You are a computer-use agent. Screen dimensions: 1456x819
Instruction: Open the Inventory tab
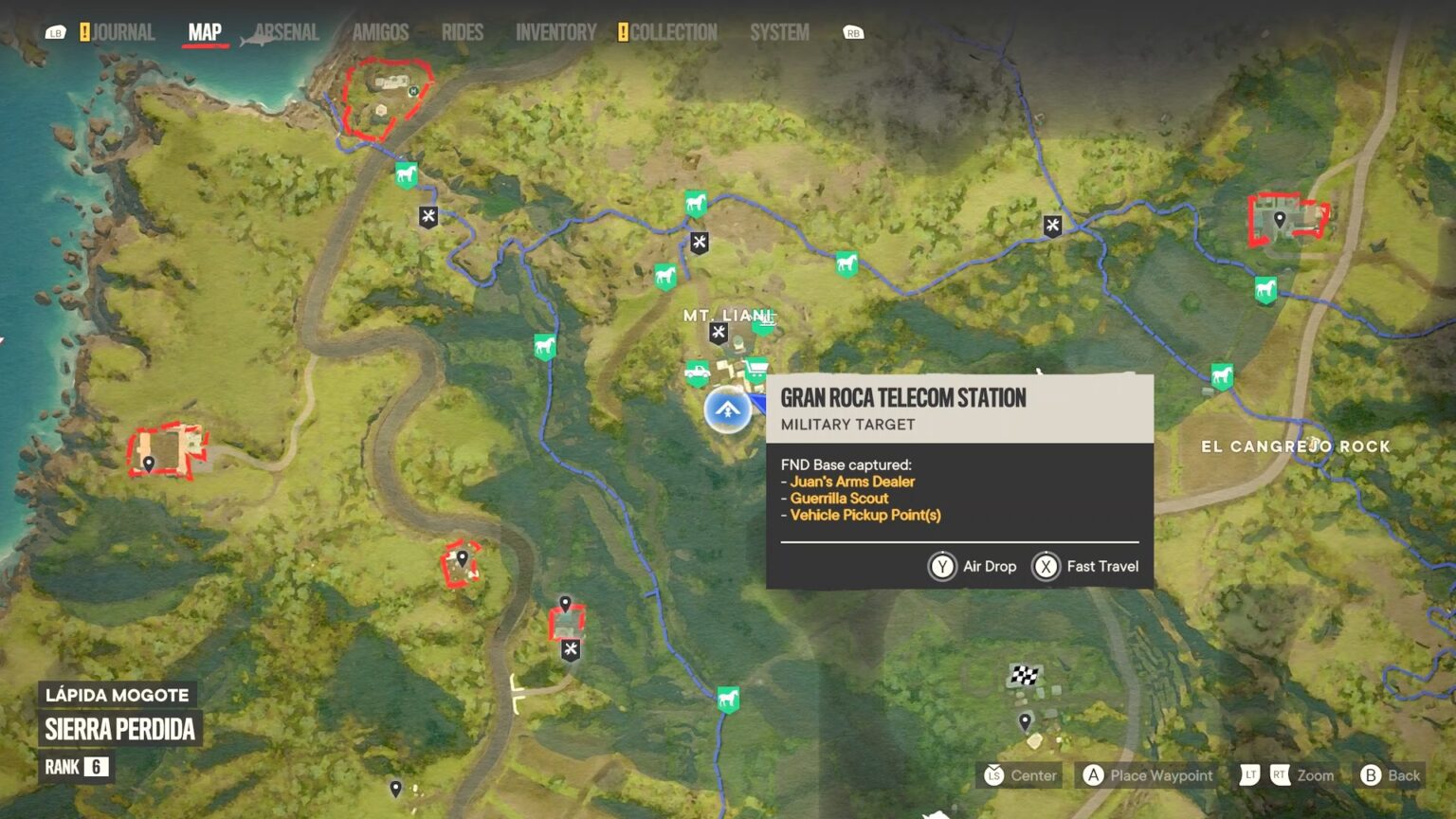click(555, 31)
